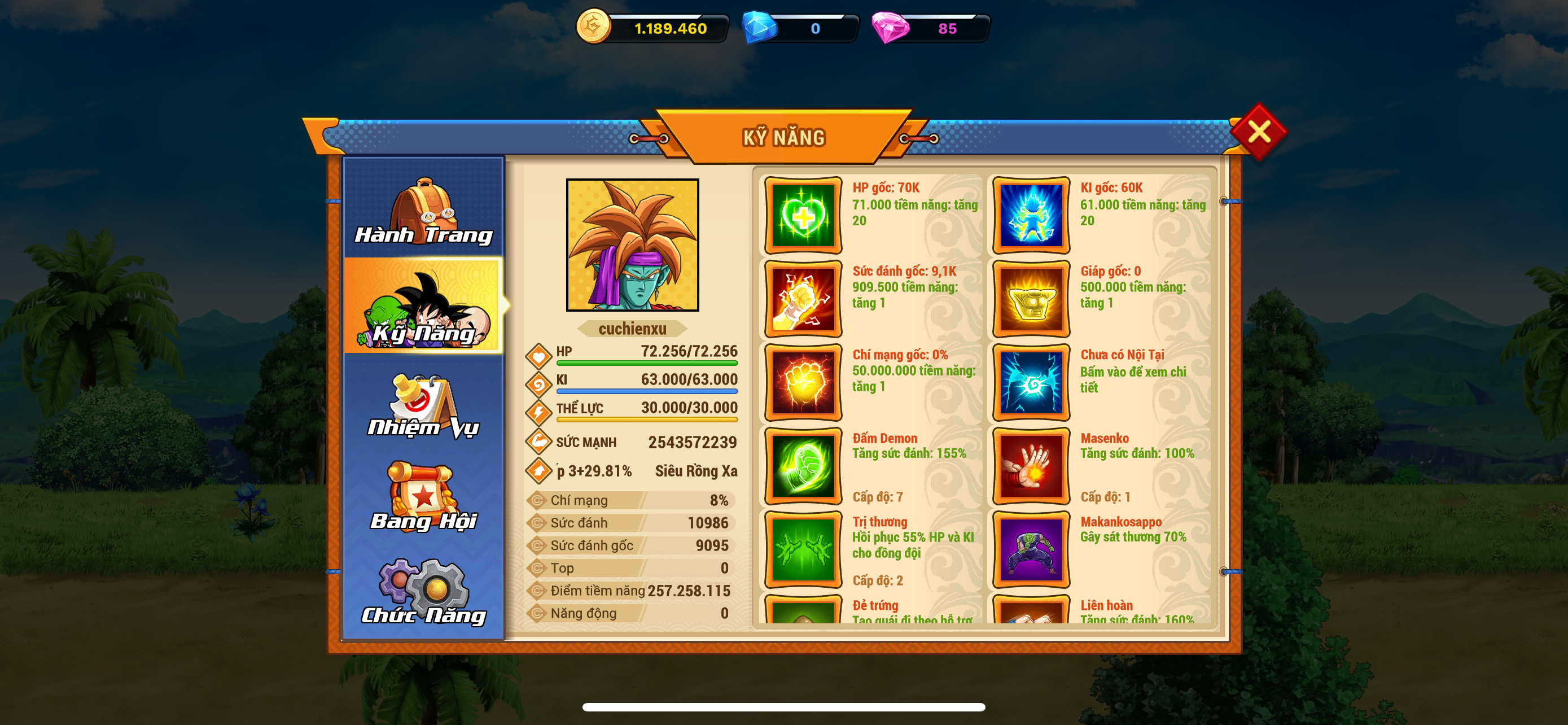Select the KI gốc blue aura icon

click(x=1031, y=216)
